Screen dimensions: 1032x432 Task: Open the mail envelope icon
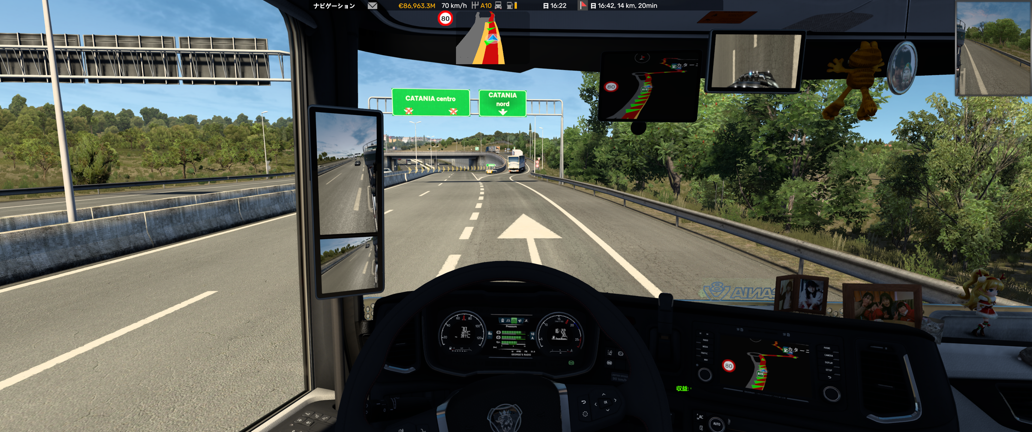(372, 6)
